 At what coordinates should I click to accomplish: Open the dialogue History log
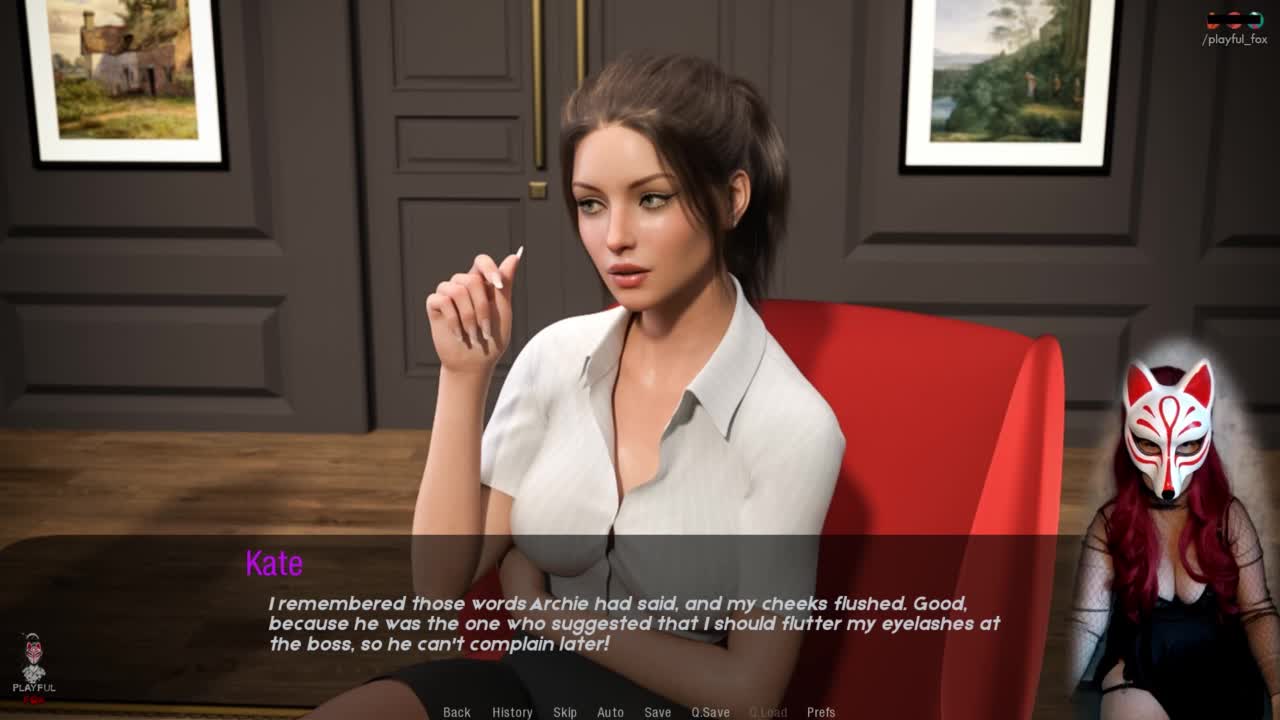[512, 712]
